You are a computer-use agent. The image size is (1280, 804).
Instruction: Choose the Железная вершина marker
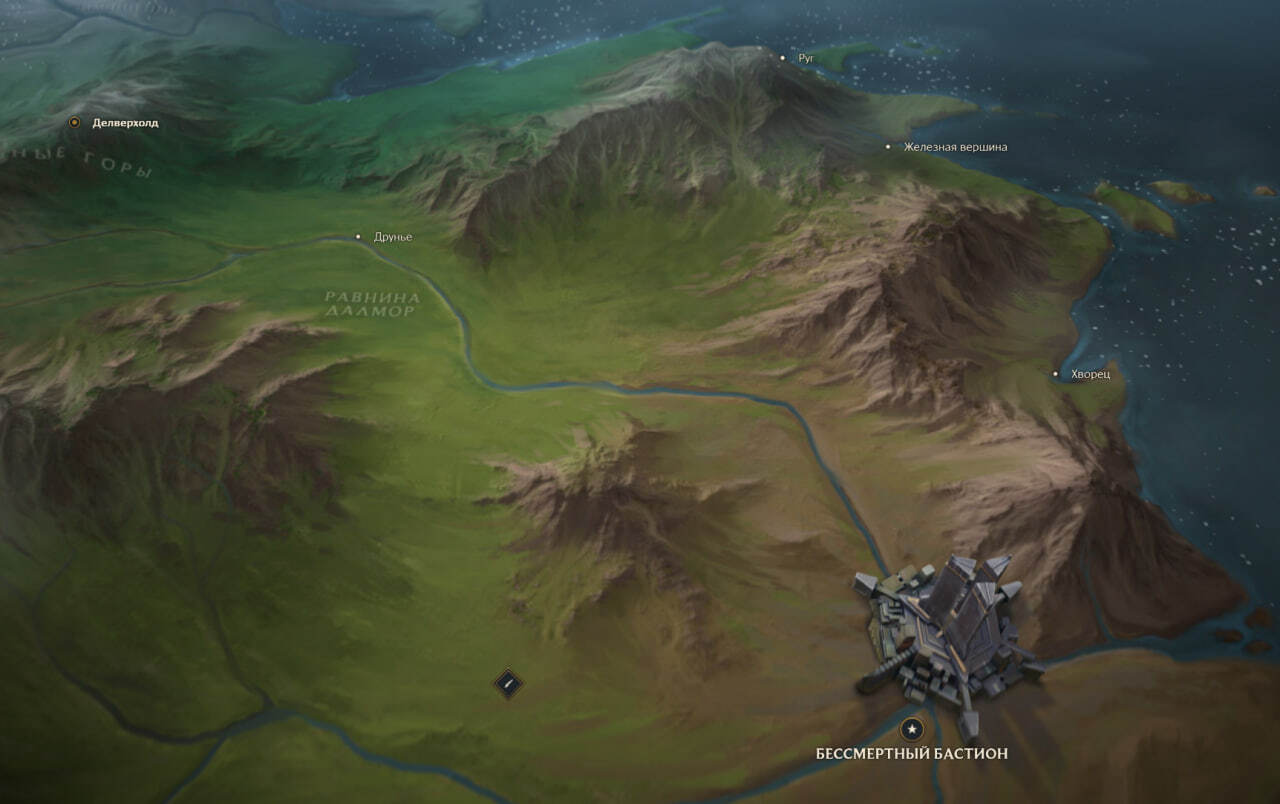click(888, 147)
